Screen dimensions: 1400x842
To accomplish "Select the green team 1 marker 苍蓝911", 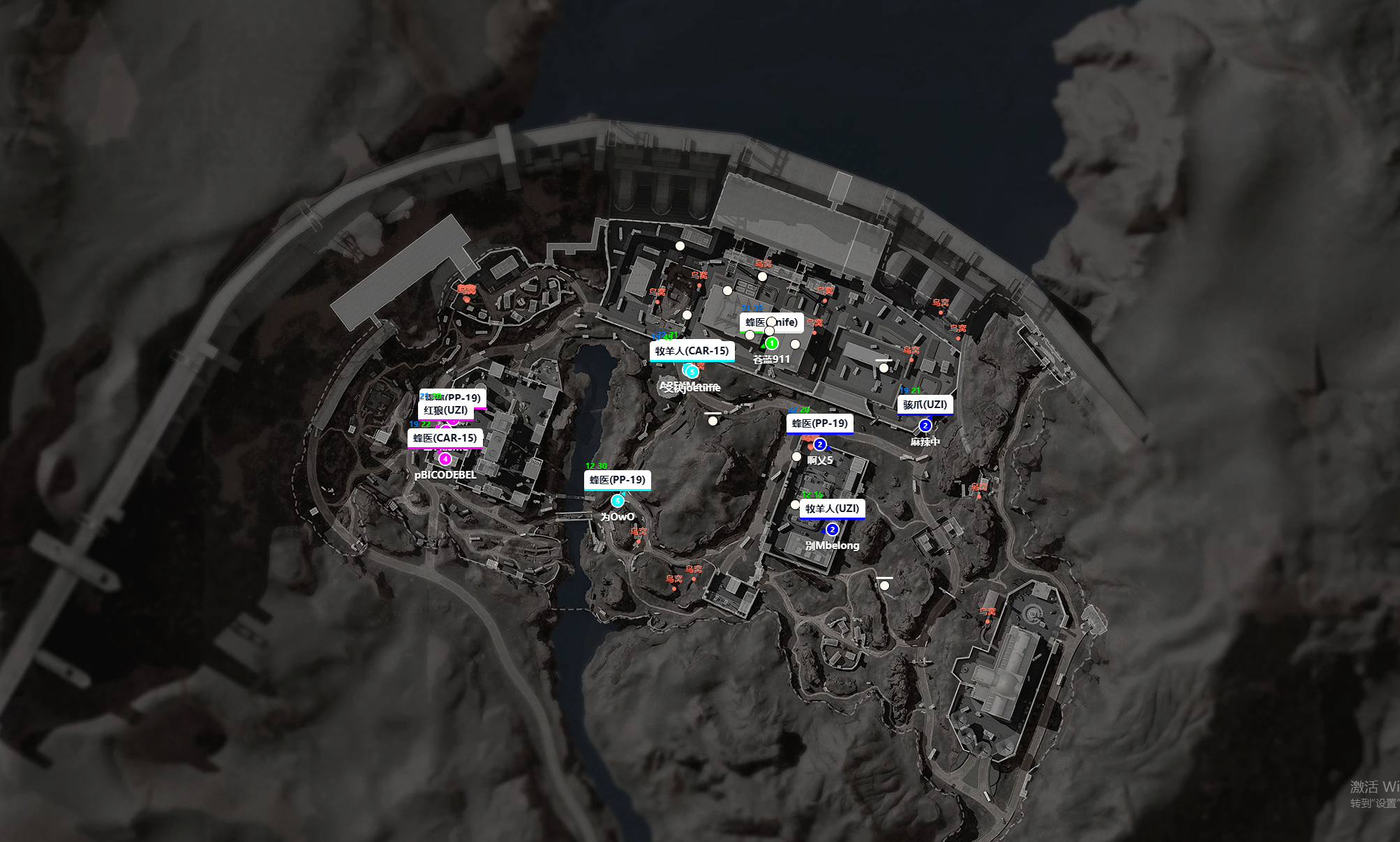I will [x=771, y=343].
